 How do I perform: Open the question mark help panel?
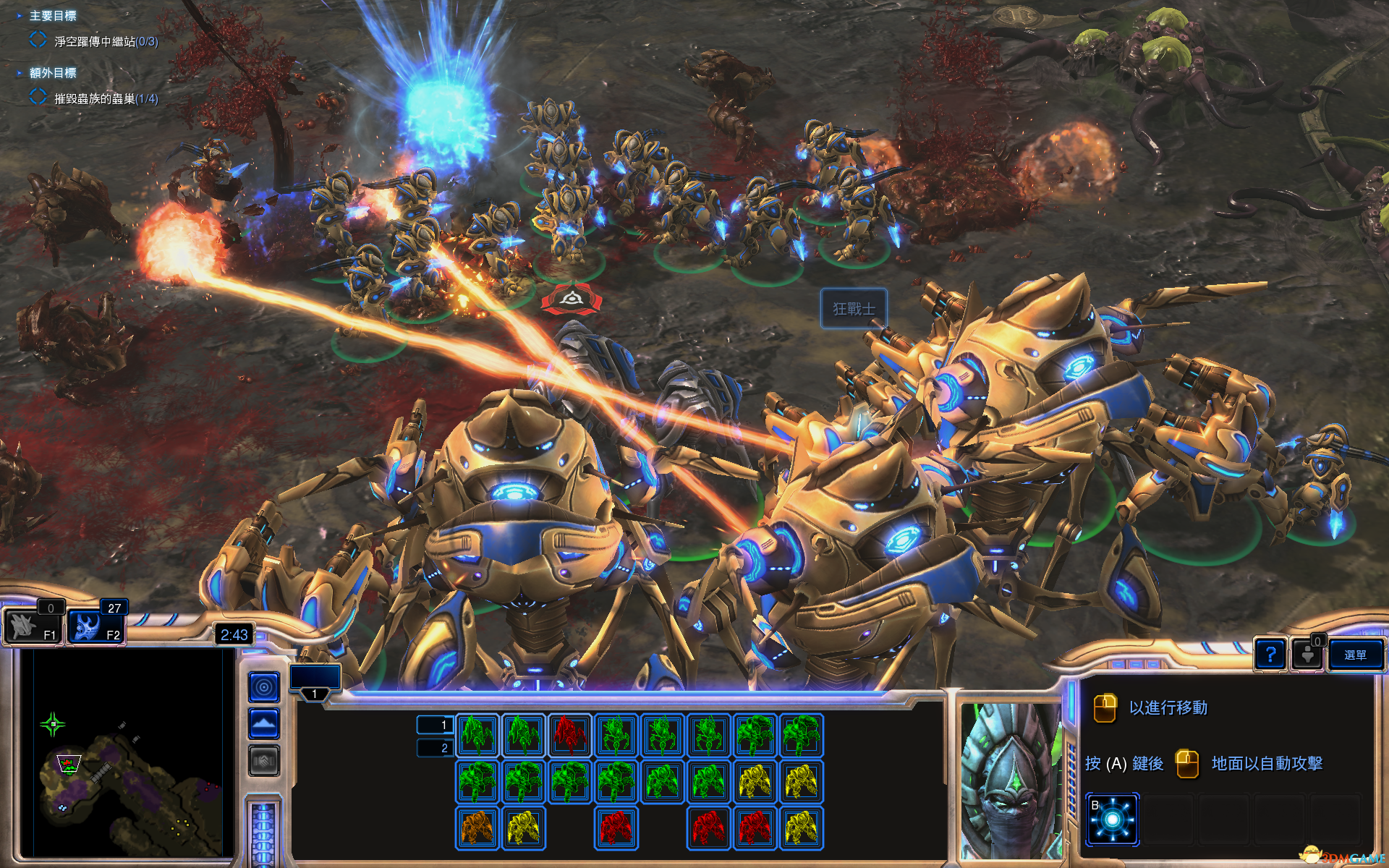click(1271, 655)
